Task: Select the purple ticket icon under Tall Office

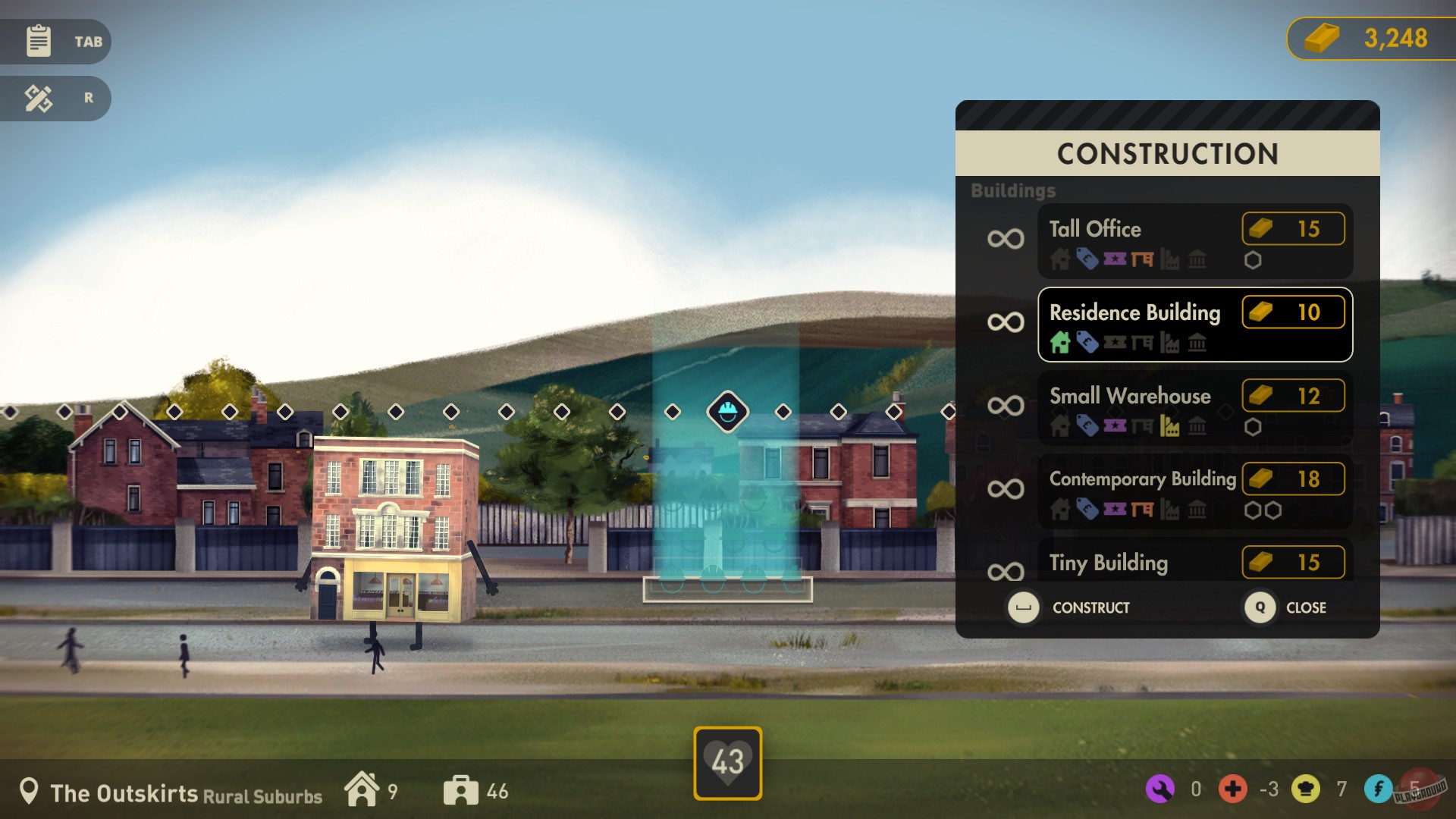Action: 1115,260
